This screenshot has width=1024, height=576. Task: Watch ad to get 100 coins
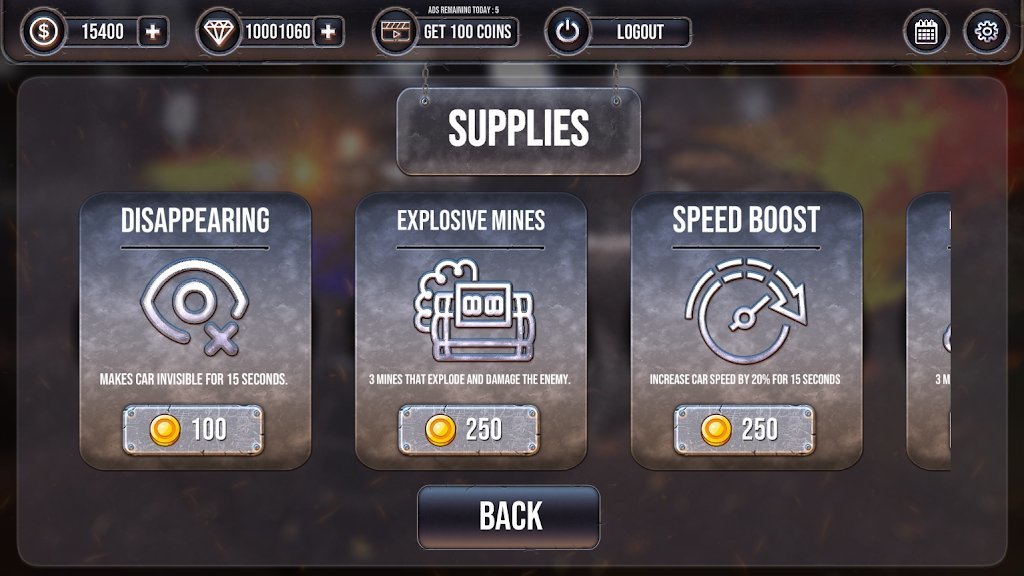coord(467,32)
